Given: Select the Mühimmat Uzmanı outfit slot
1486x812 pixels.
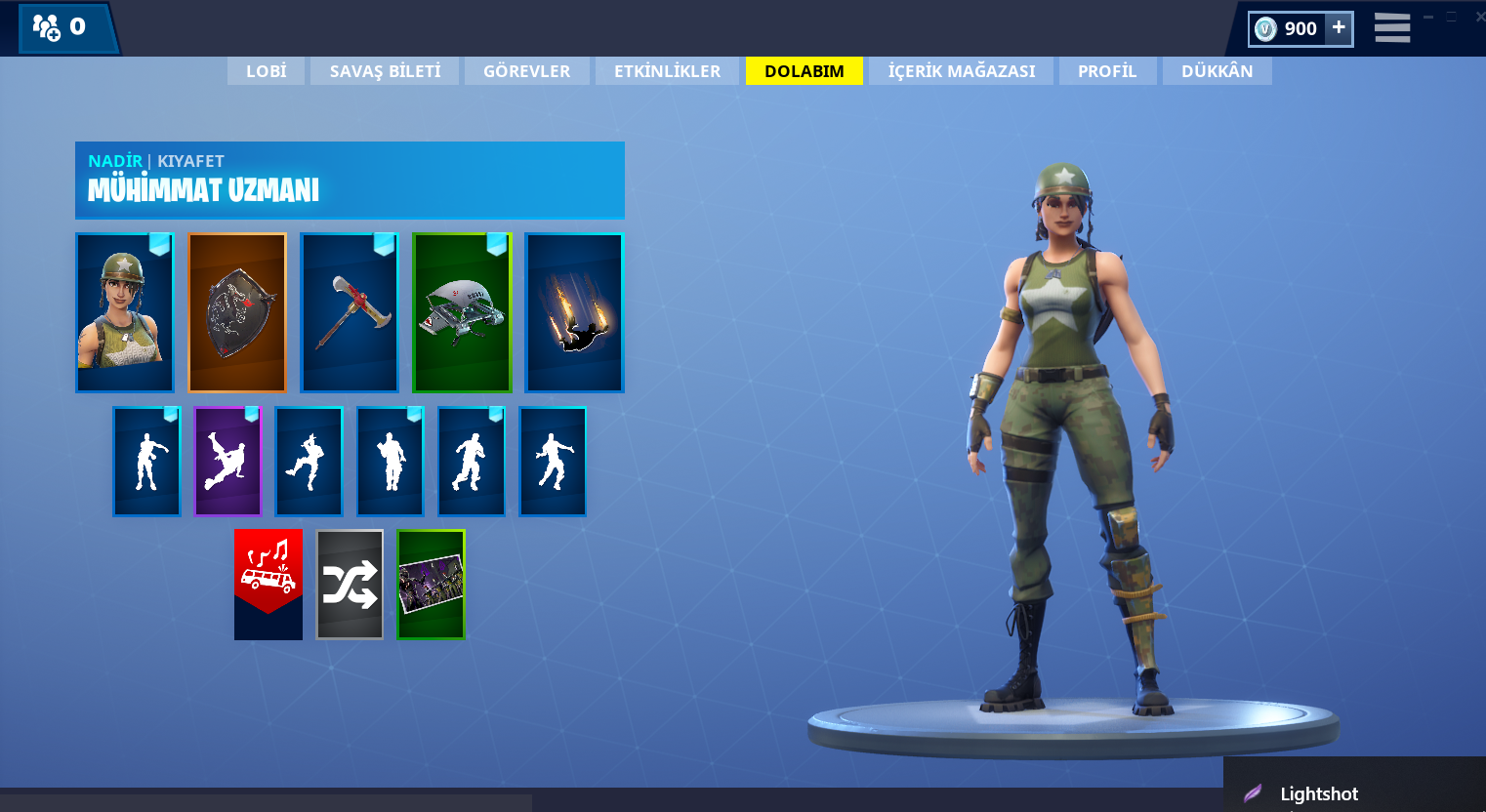Looking at the screenshot, I should pos(125,312).
